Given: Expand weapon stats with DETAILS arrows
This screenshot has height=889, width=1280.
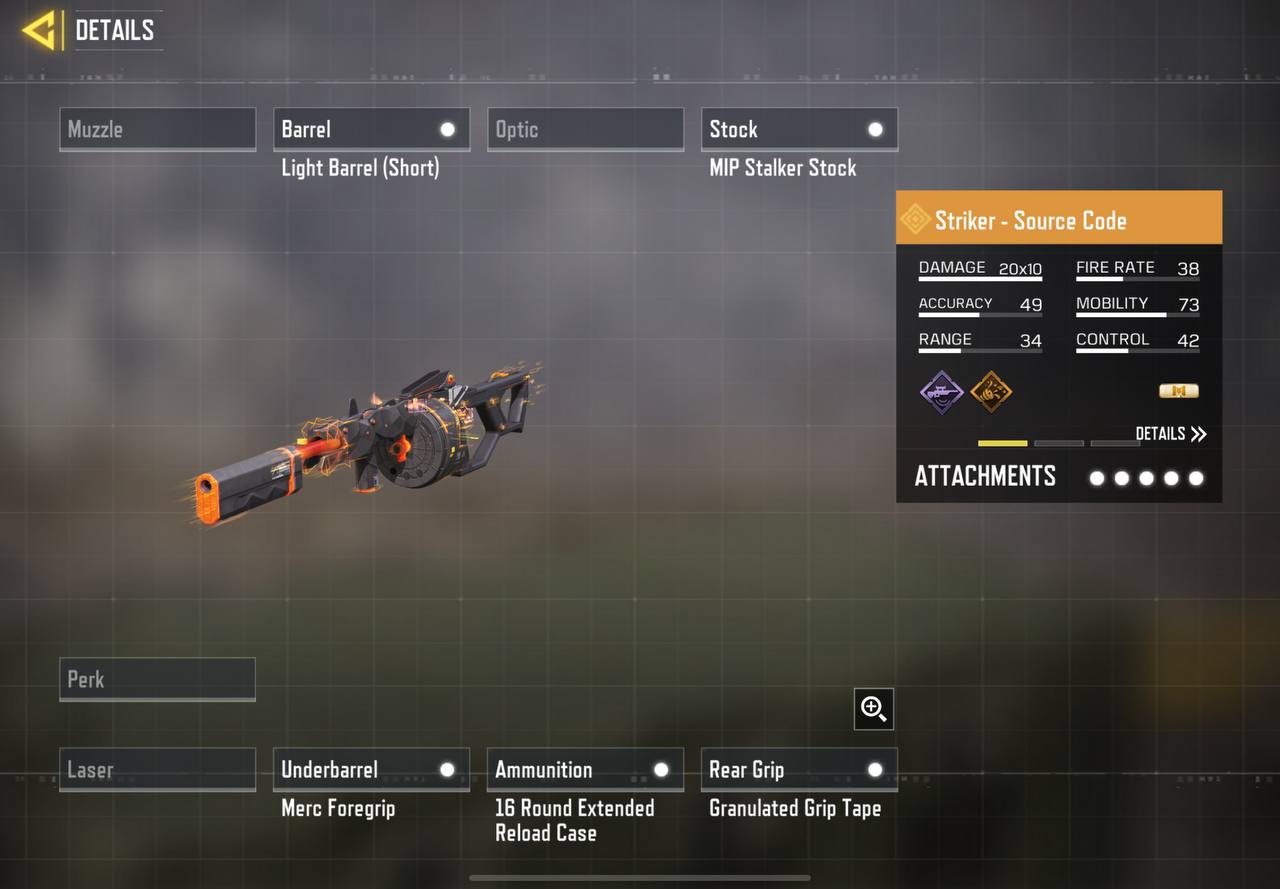Looking at the screenshot, I should 1171,434.
